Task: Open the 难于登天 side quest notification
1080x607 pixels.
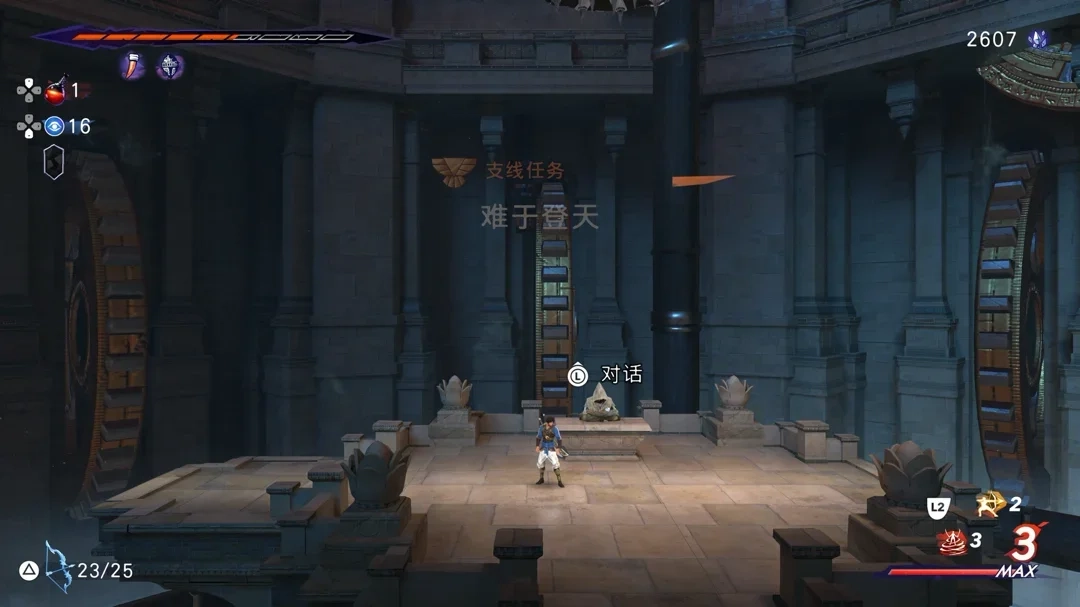Action: [540, 216]
